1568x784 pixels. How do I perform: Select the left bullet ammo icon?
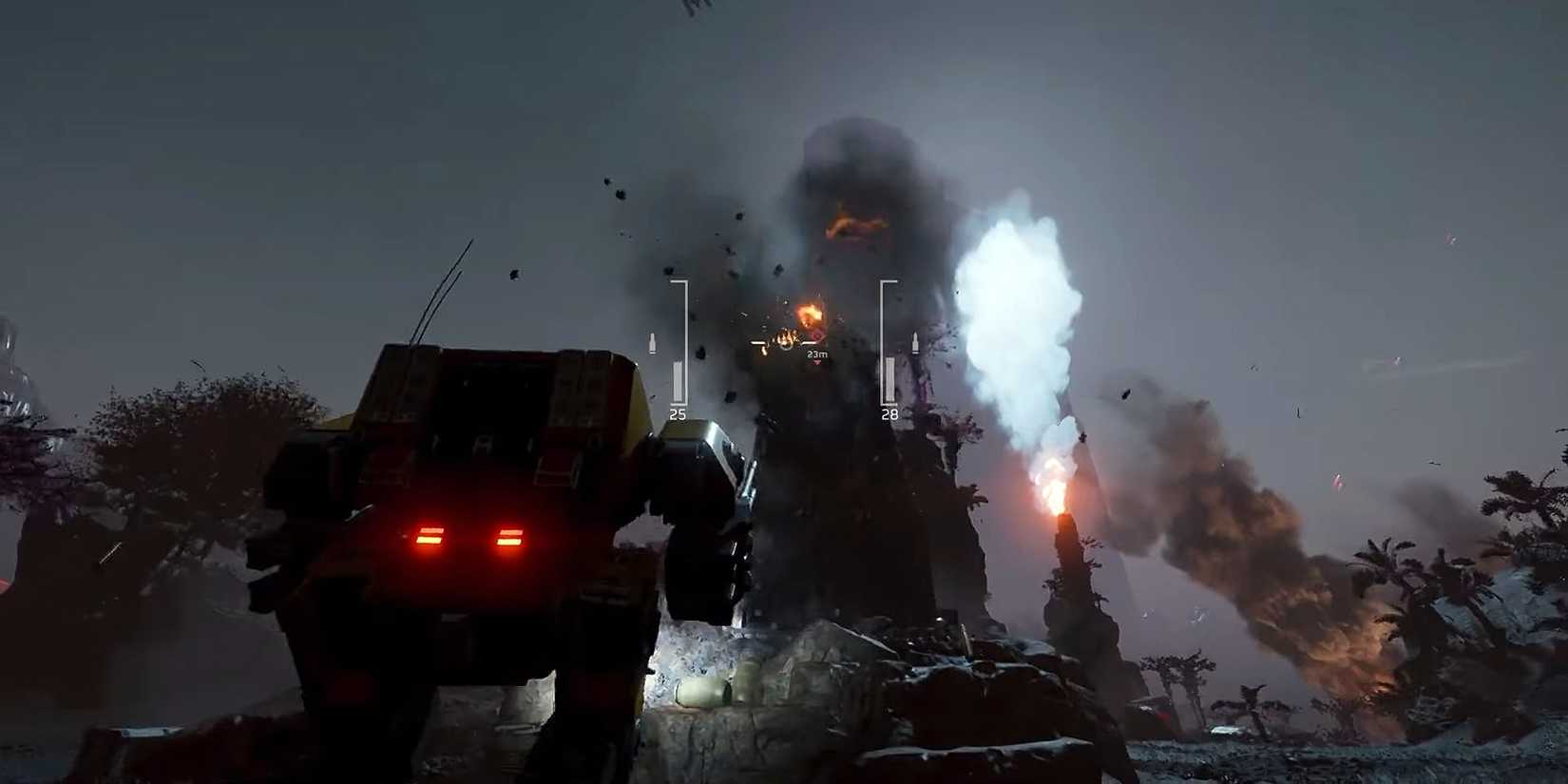coord(652,340)
